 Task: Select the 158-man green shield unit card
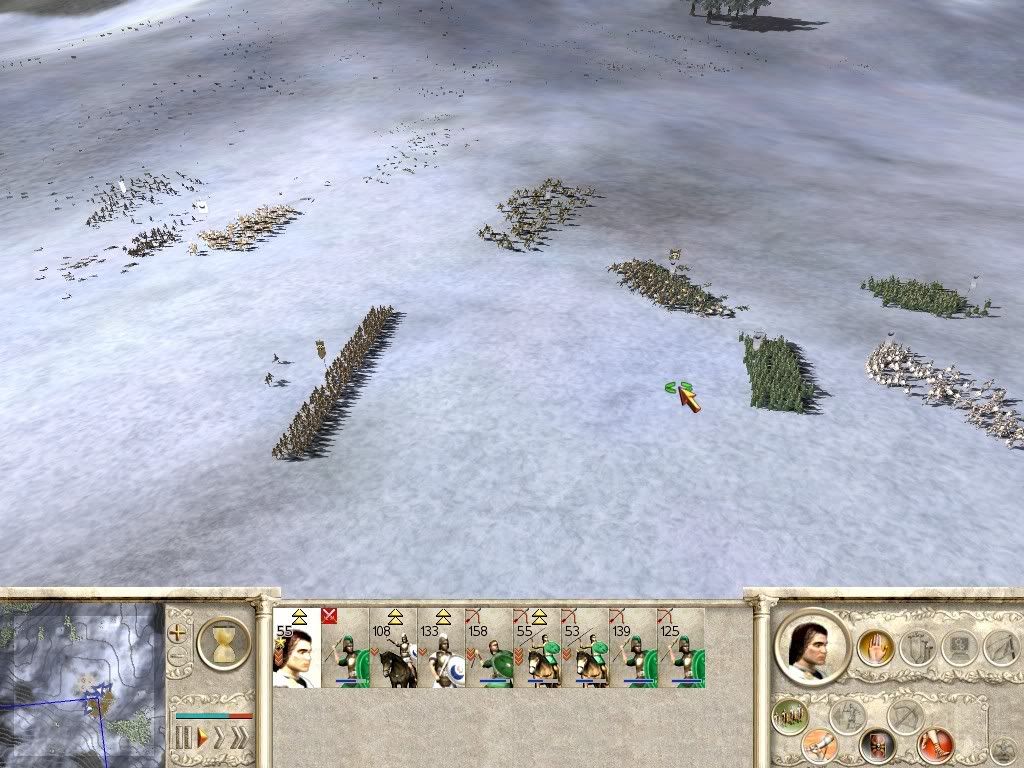click(x=489, y=649)
